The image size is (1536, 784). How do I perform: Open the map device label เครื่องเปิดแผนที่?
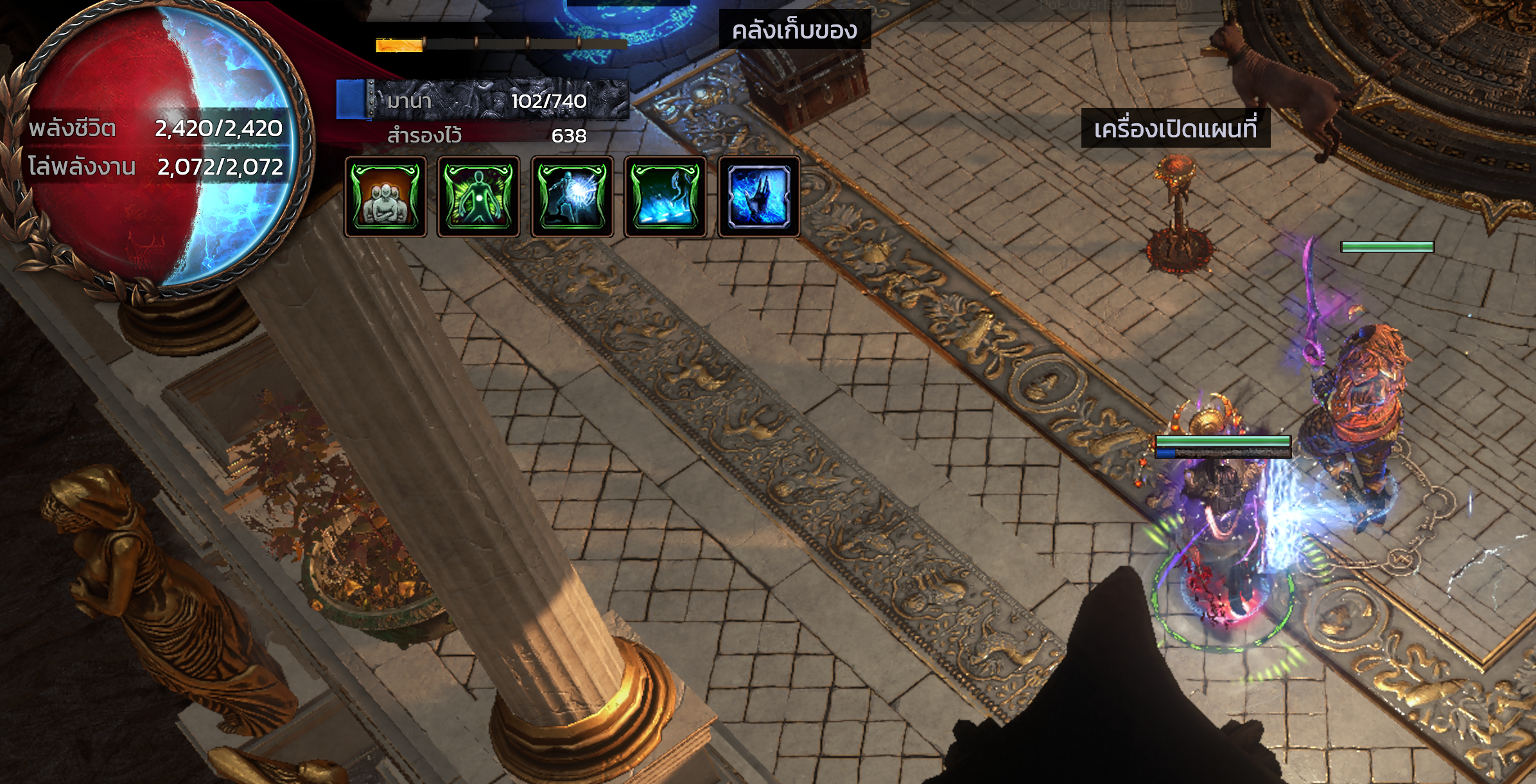[1175, 129]
